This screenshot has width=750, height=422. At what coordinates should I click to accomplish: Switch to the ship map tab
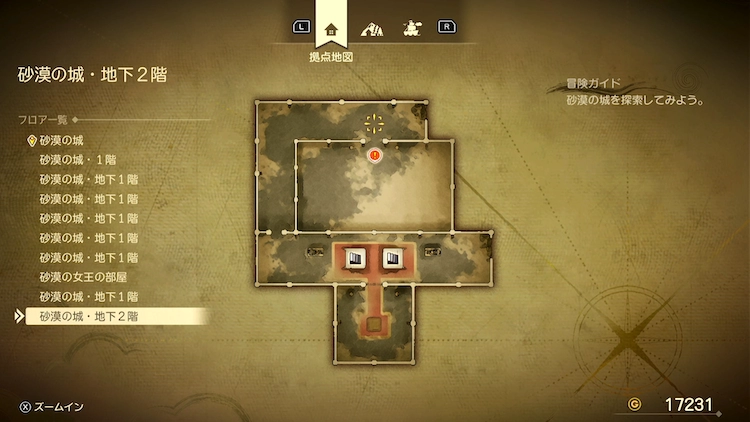click(410, 28)
